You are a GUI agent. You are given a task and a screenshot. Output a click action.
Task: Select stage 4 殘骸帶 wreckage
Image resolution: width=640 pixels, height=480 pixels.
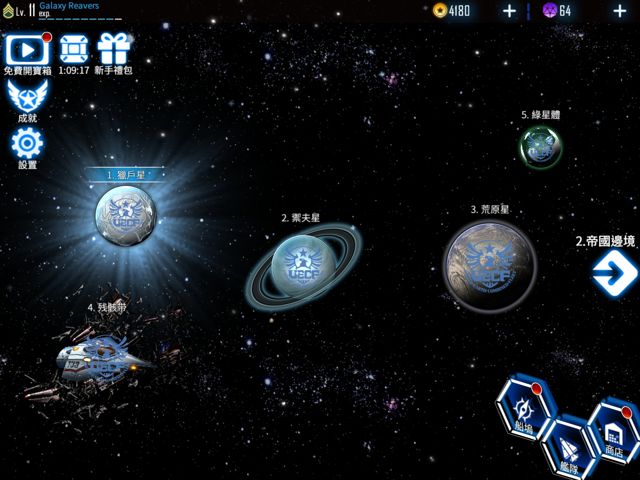click(100, 357)
